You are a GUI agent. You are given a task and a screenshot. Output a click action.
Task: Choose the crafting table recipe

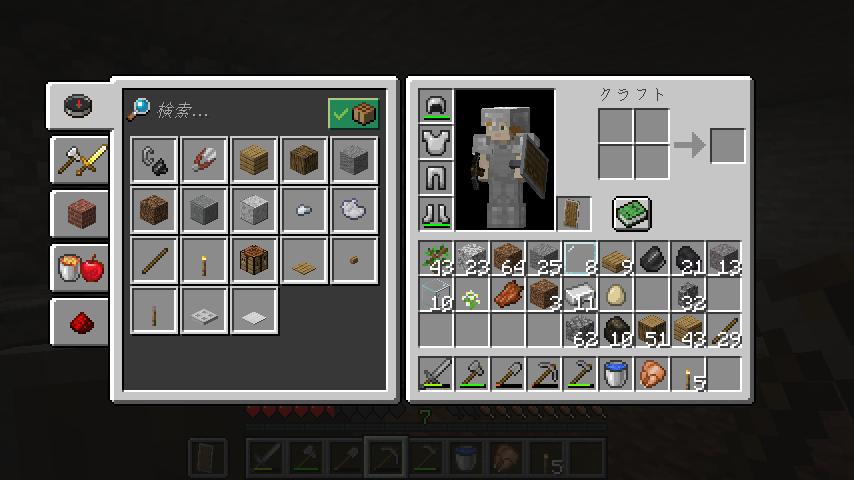[x=254, y=261]
